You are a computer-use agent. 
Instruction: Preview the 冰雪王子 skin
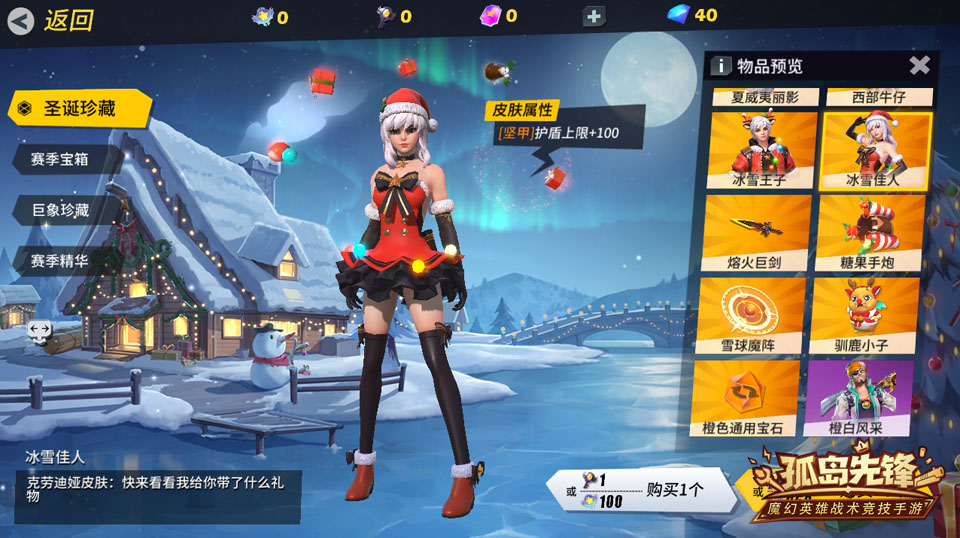pyautogui.click(x=761, y=149)
